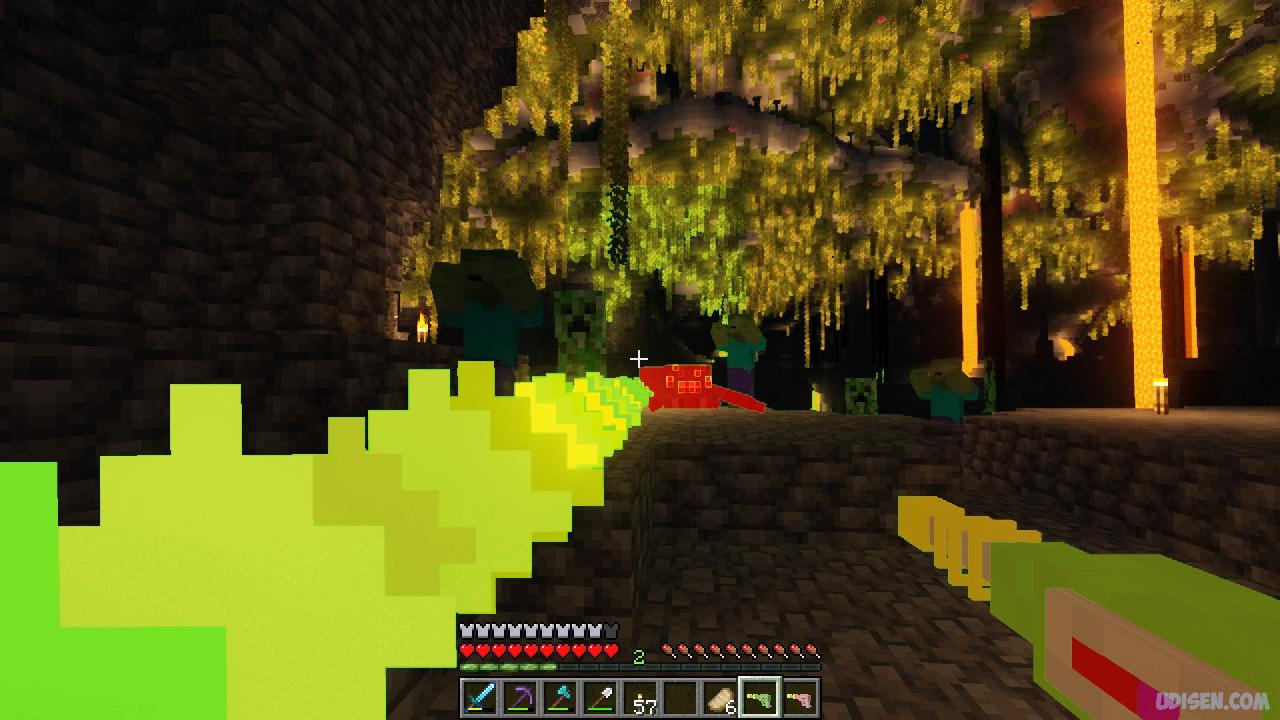The height and width of the screenshot is (720, 1280).
Task: Select the bread stack of 6
Action: pos(720,697)
